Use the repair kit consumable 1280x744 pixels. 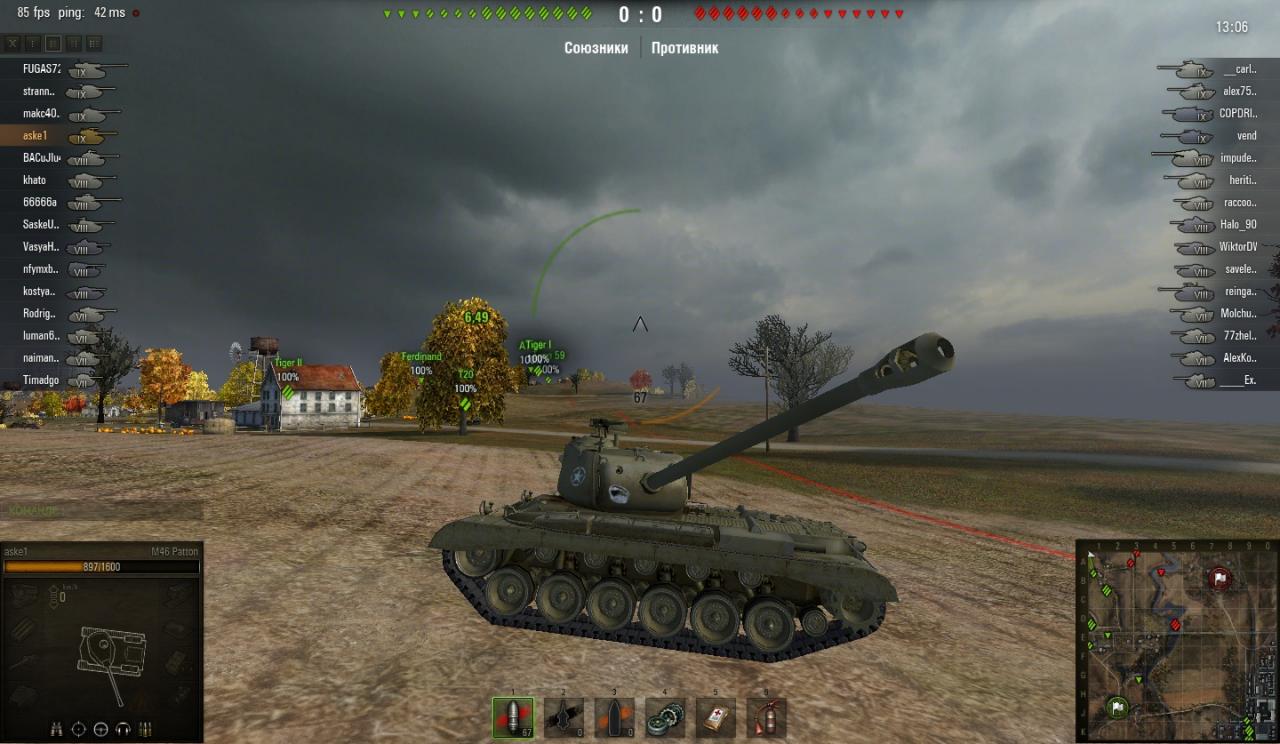pos(664,717)
